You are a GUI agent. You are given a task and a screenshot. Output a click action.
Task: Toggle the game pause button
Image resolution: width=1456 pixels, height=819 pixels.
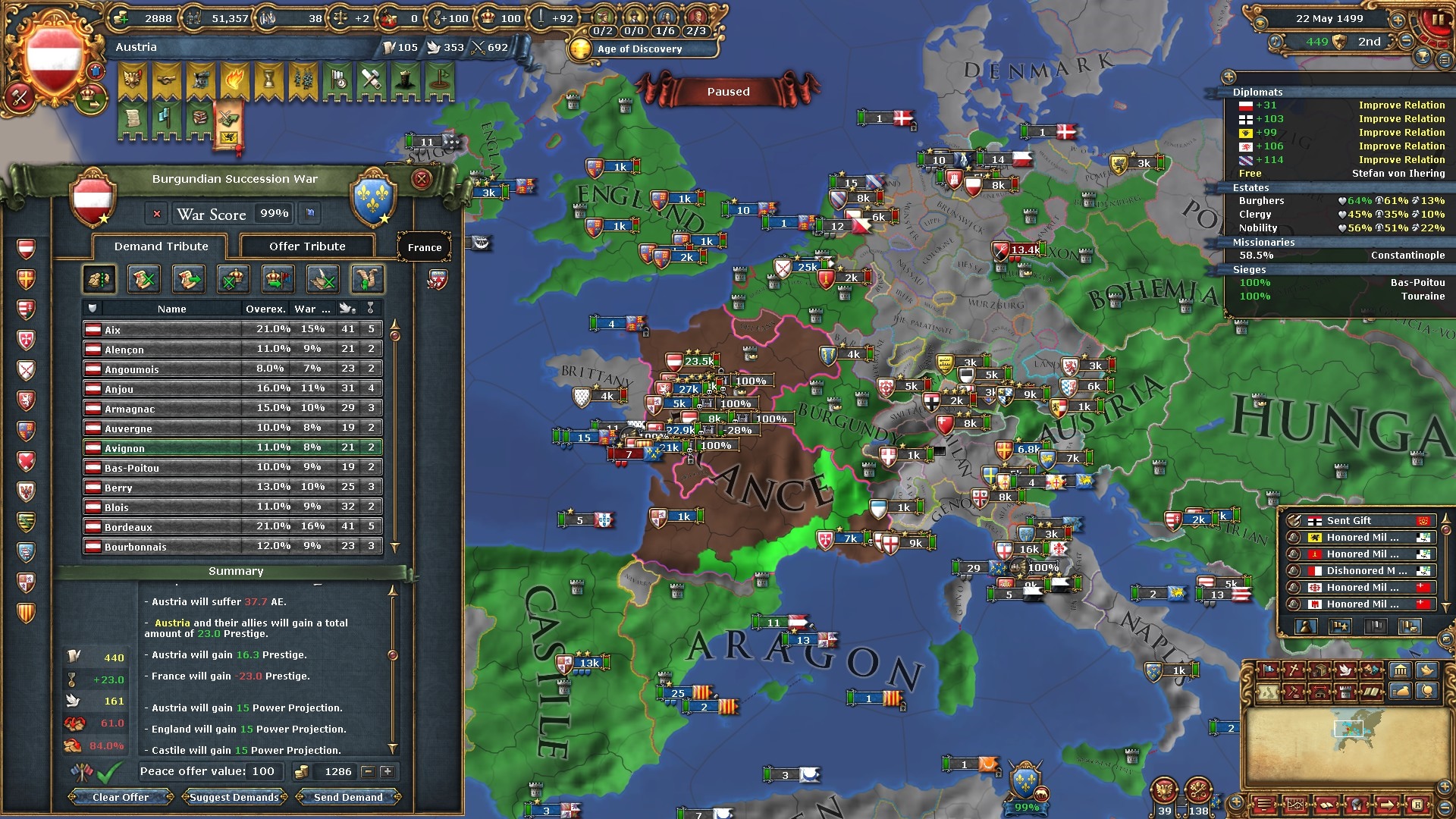pyautogui.click(x=1437, y=20)
